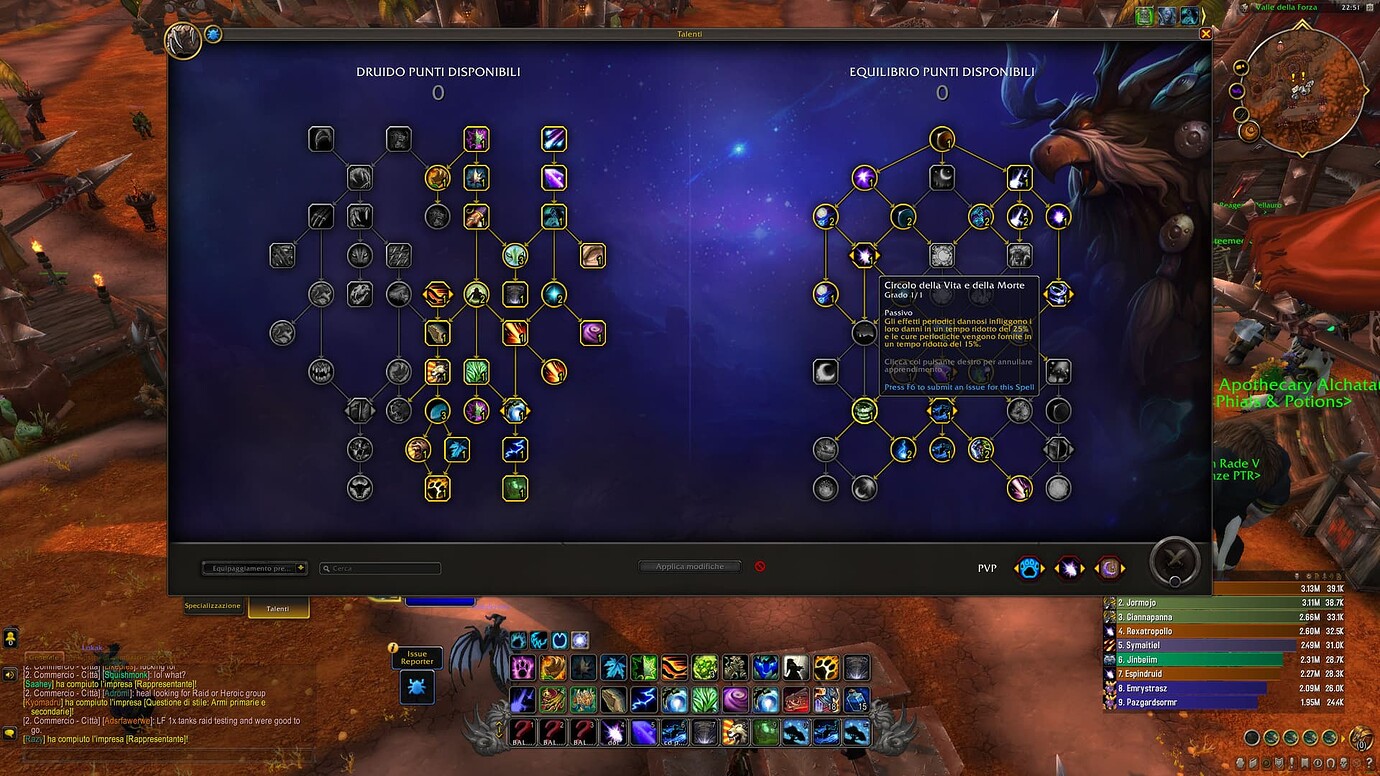Click the bug icon on Issue Reporter
Image resolution: width=1380 pixels, height=776 pixels.
(x=417, y=687)
